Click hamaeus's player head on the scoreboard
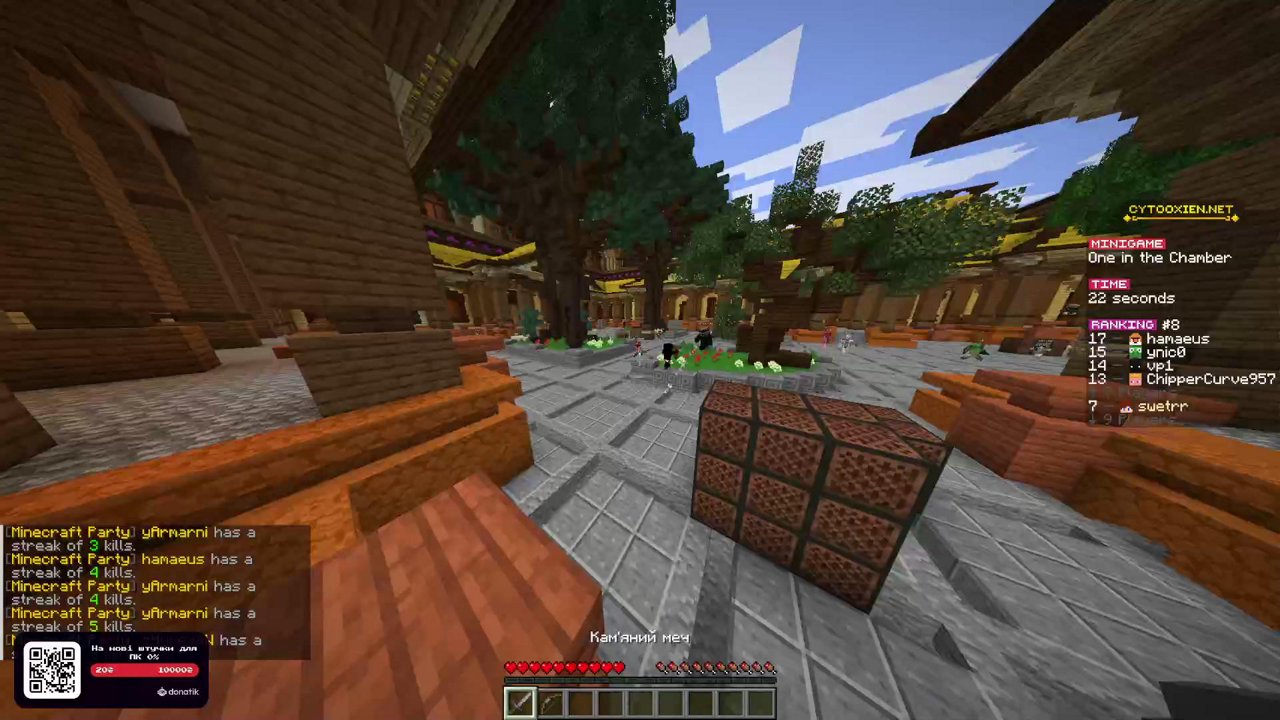The height and width of the screenshot is (720, 1280). coord(1134,339)
